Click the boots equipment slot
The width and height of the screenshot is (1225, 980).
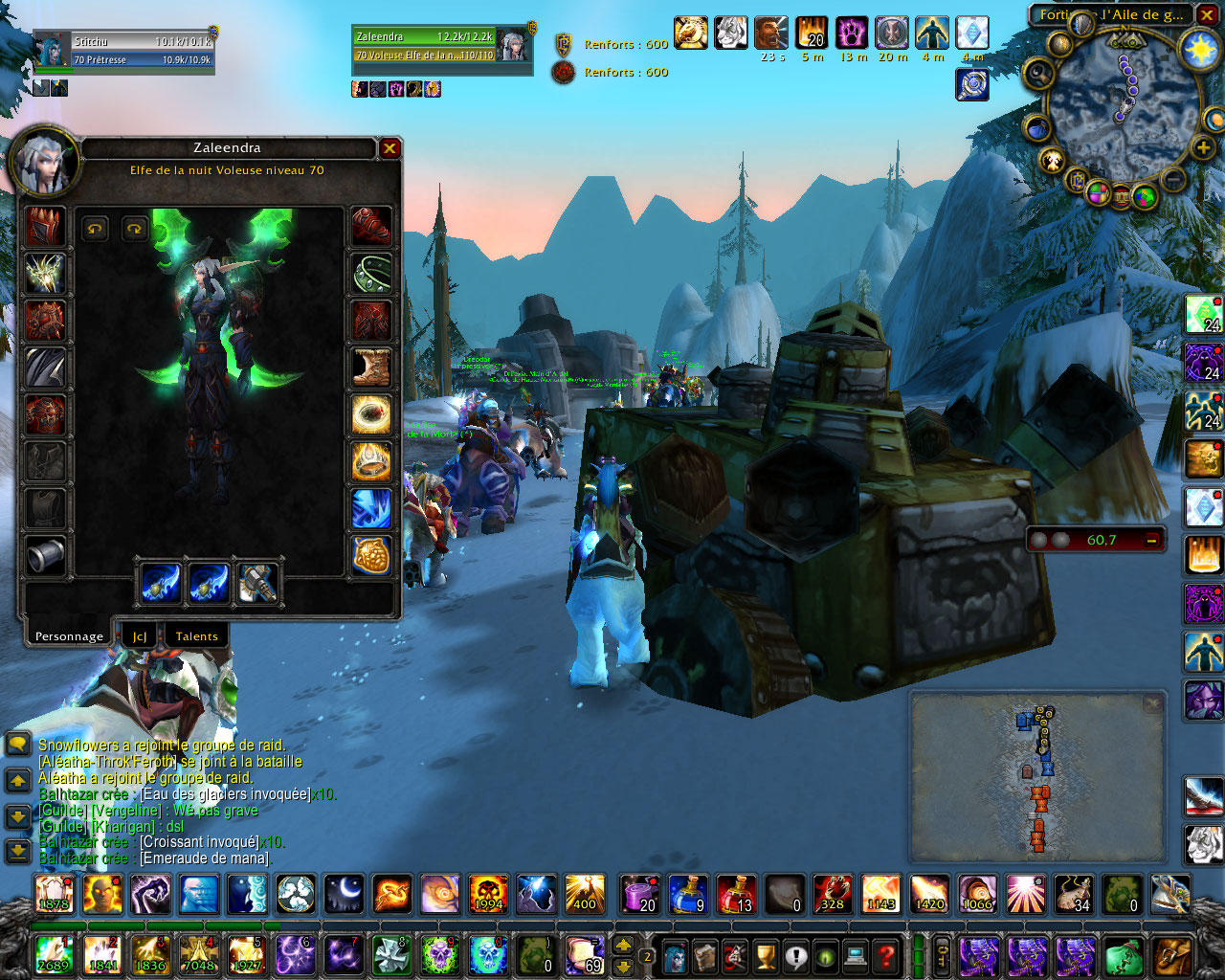click(x=371, y=367)
